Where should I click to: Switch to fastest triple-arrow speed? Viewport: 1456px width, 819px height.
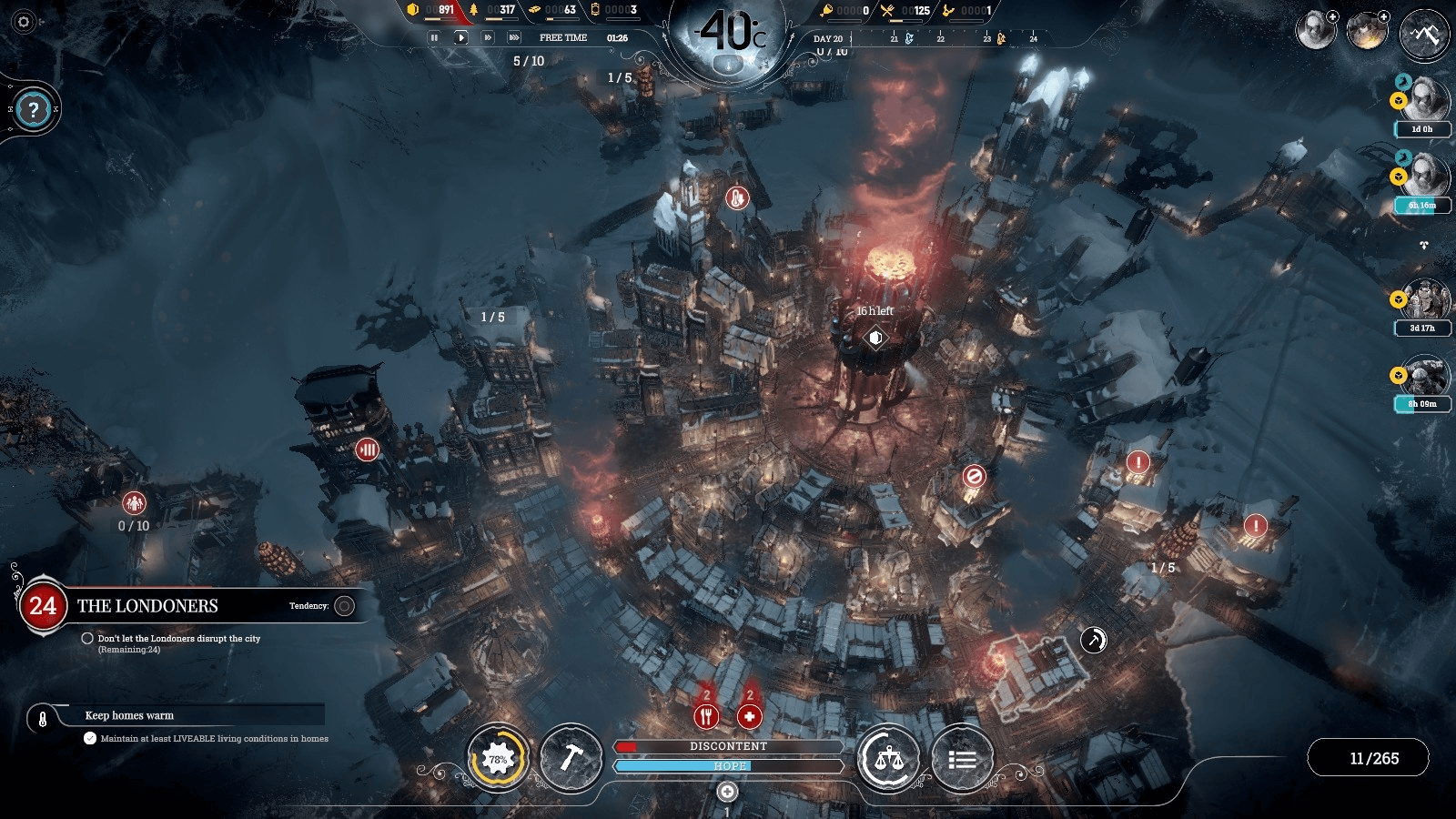tap(514, 37)
